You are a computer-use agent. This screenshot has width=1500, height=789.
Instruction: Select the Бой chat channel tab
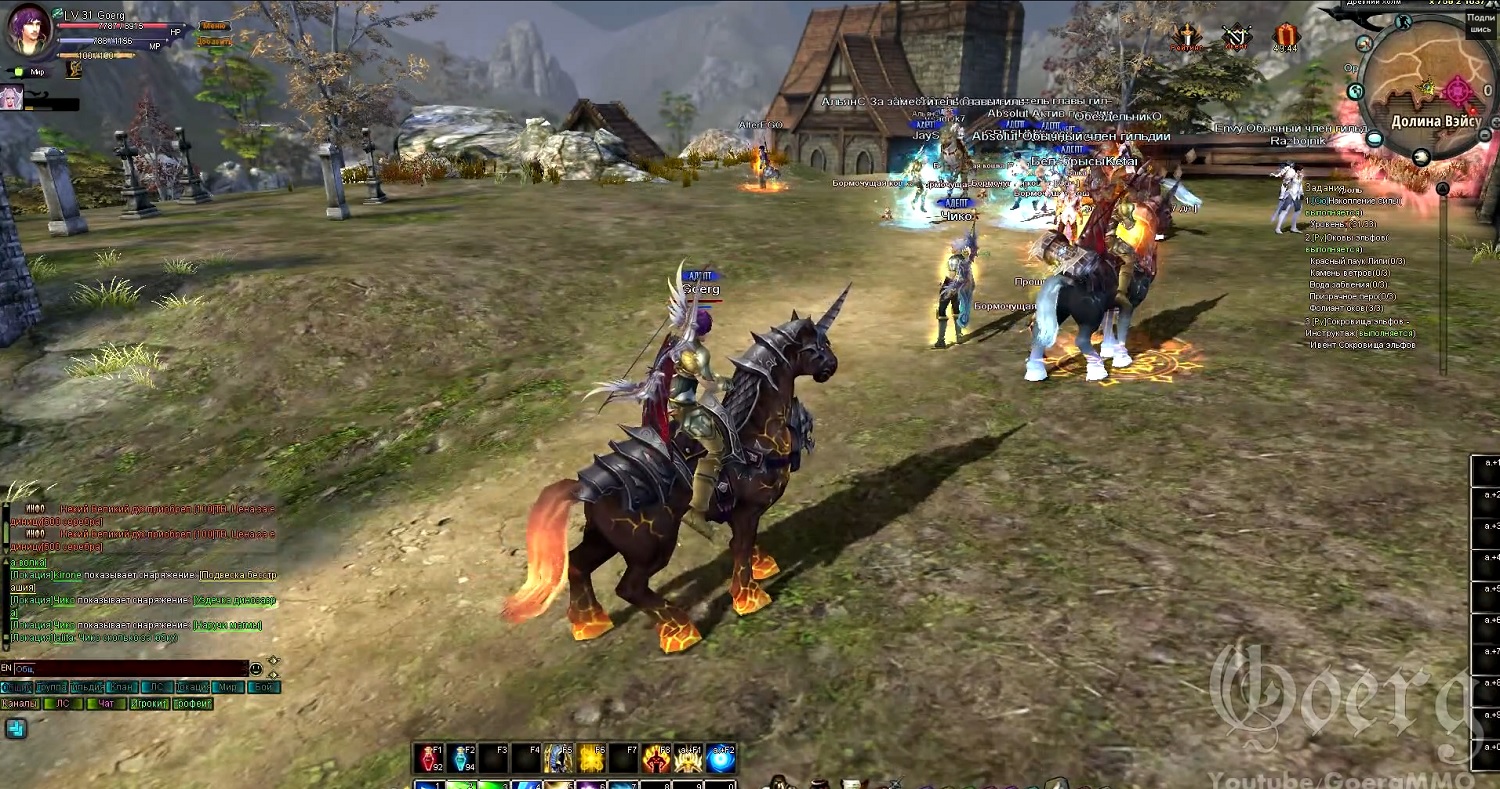263,687
